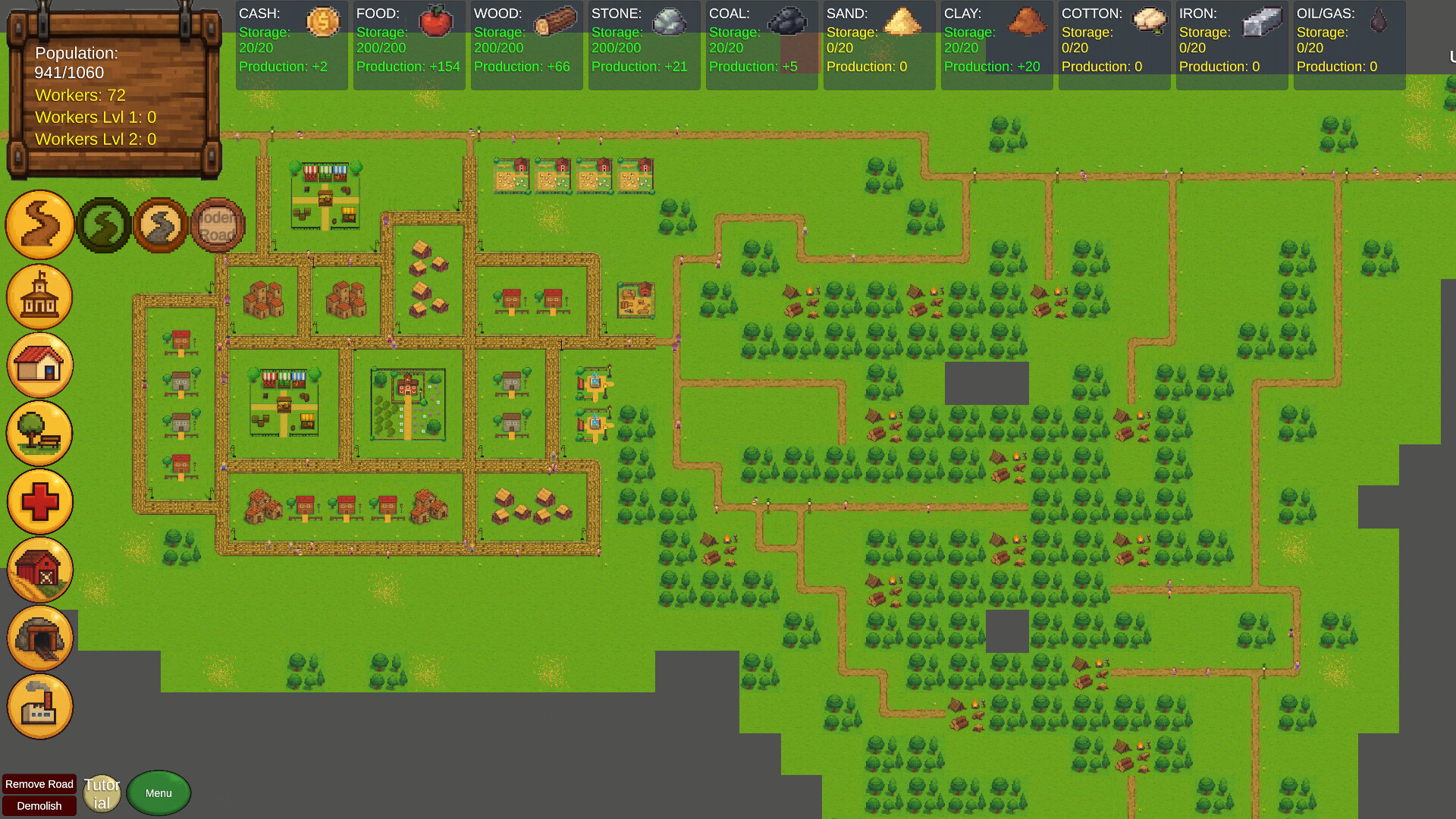1456x819 pixels.
Task: Open the town hall building tool
Action: (x=39, y=297)
